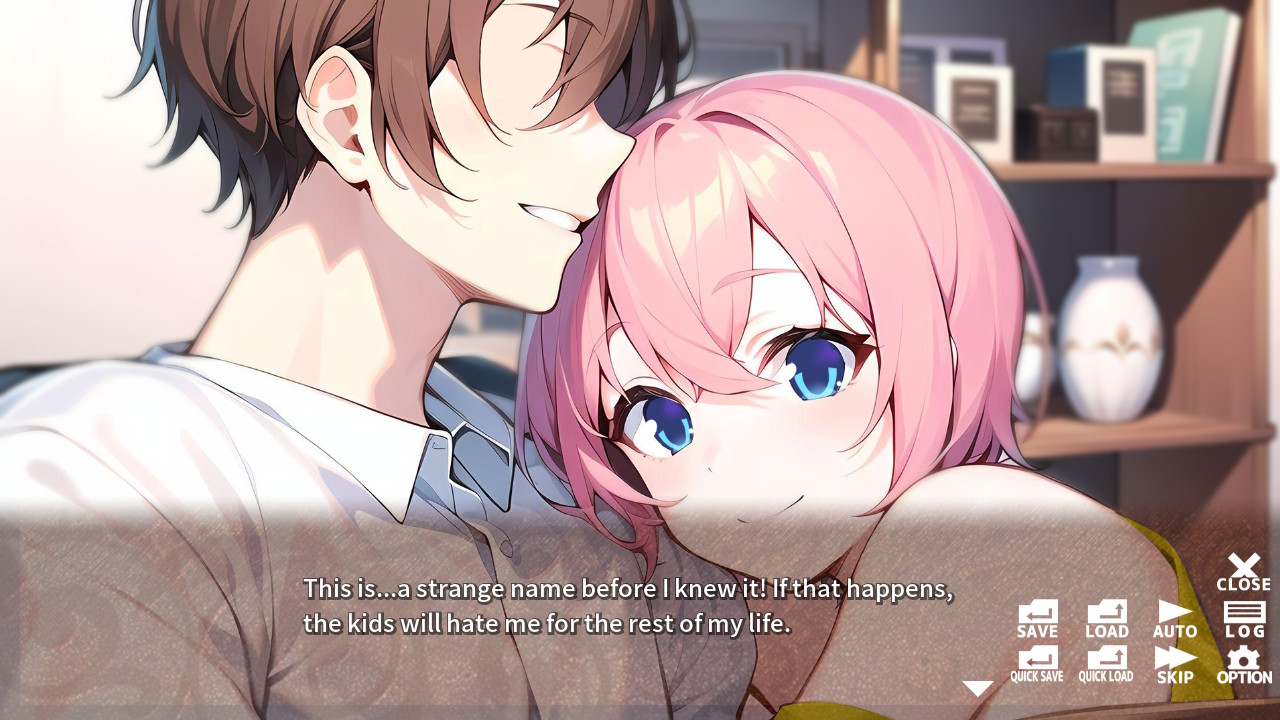Perform a QUICK LOAD
Viewport: 1280px width, 720px height.
click(x=1106, y=662)
